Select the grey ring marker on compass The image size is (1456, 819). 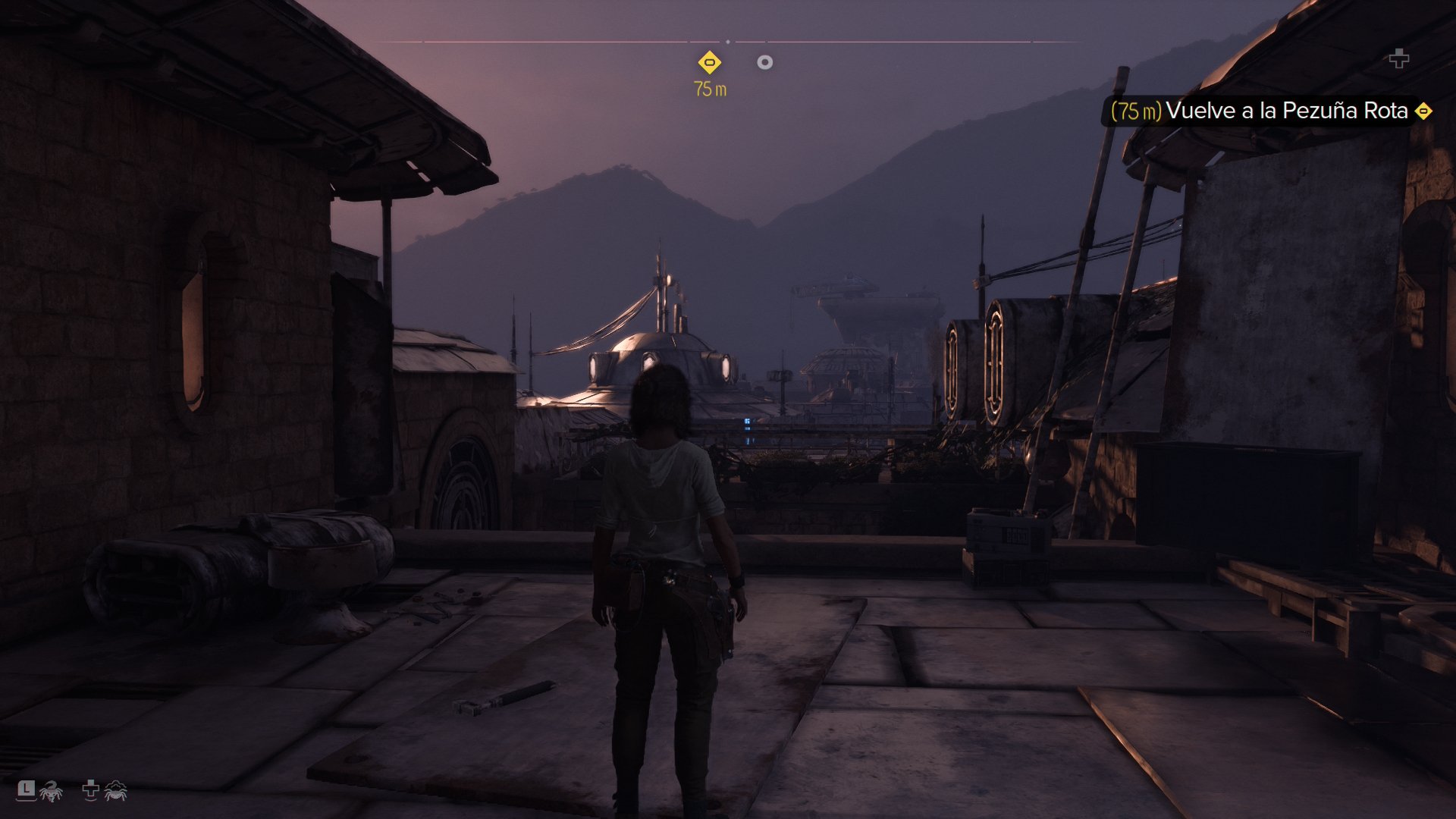[764, 62]
